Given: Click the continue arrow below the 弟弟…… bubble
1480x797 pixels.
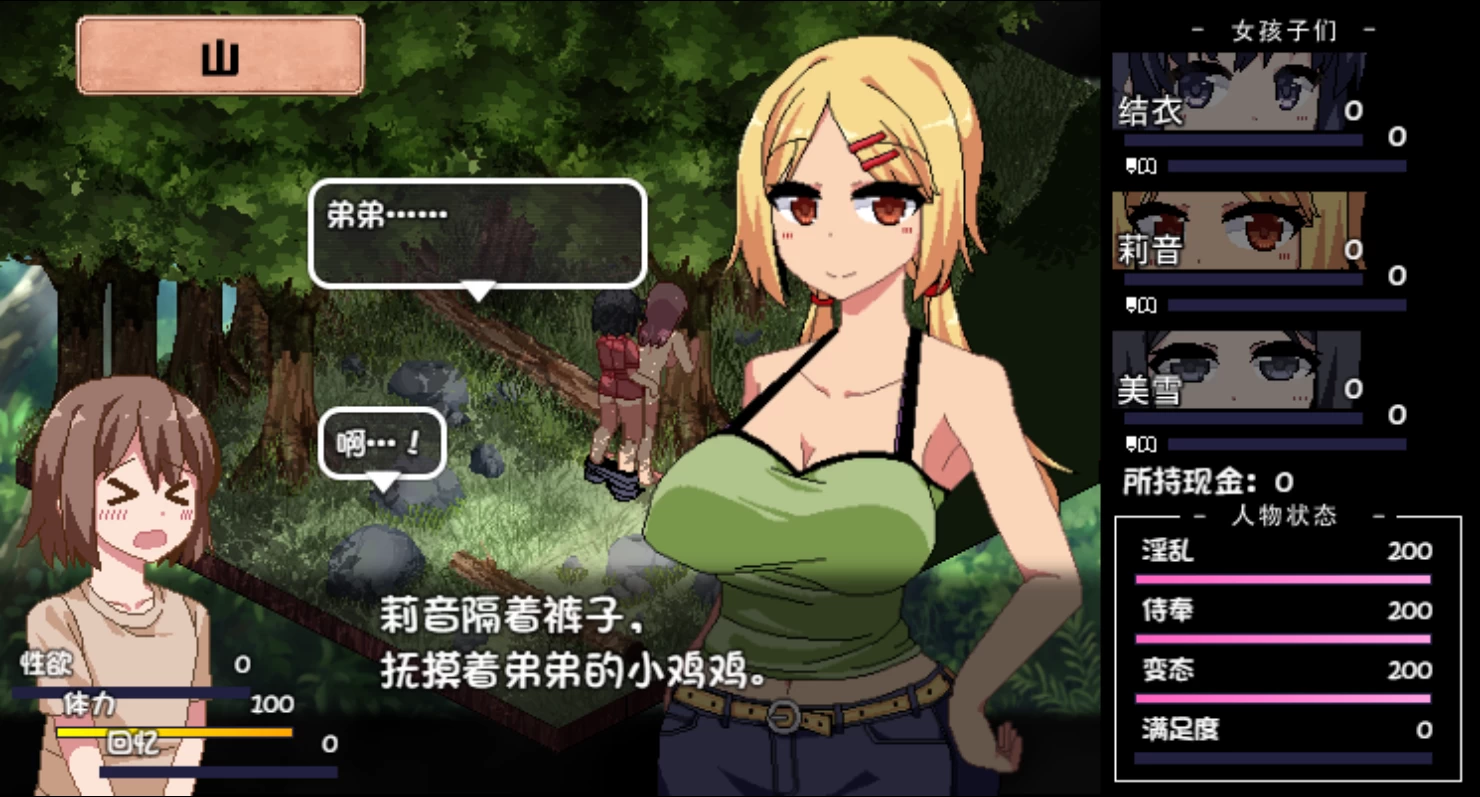Looking at the screenshot, I should click(479, 289).
